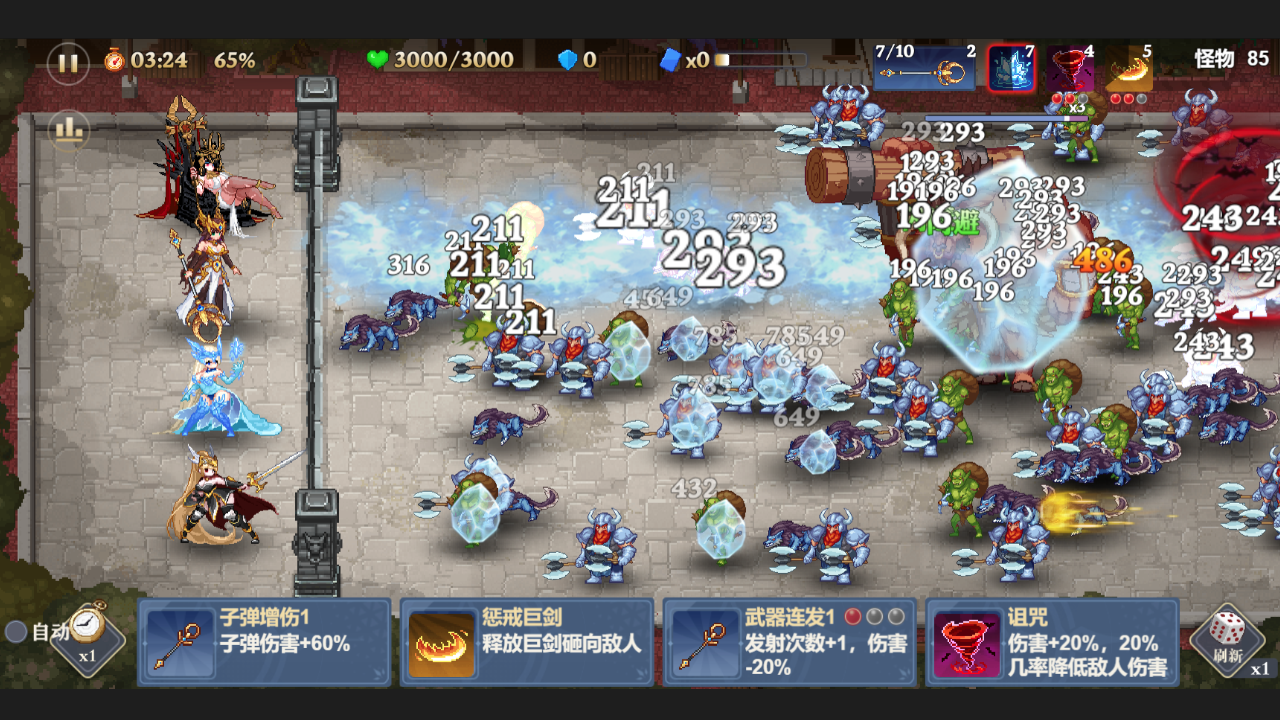Image resolution: width=1280 pixels, height=720 pixels.
Task: Click the pocket watch timer icon beside 03:24
Action: click(x=113, y=60)
